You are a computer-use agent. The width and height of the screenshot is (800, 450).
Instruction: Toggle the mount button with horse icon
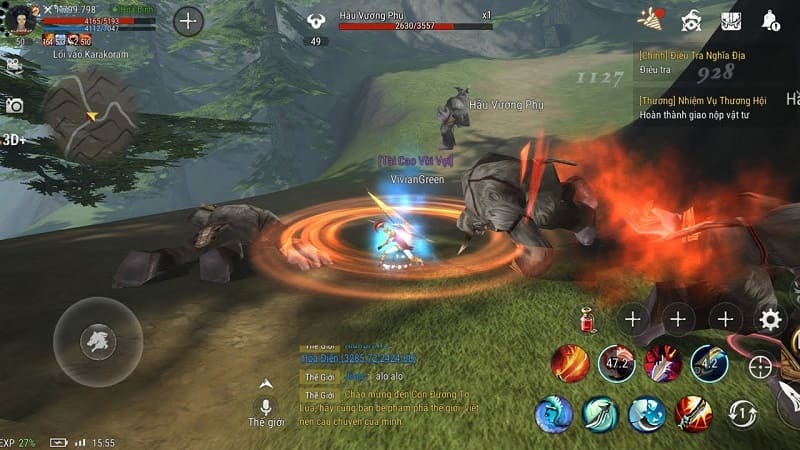click(x=98, y=342)
